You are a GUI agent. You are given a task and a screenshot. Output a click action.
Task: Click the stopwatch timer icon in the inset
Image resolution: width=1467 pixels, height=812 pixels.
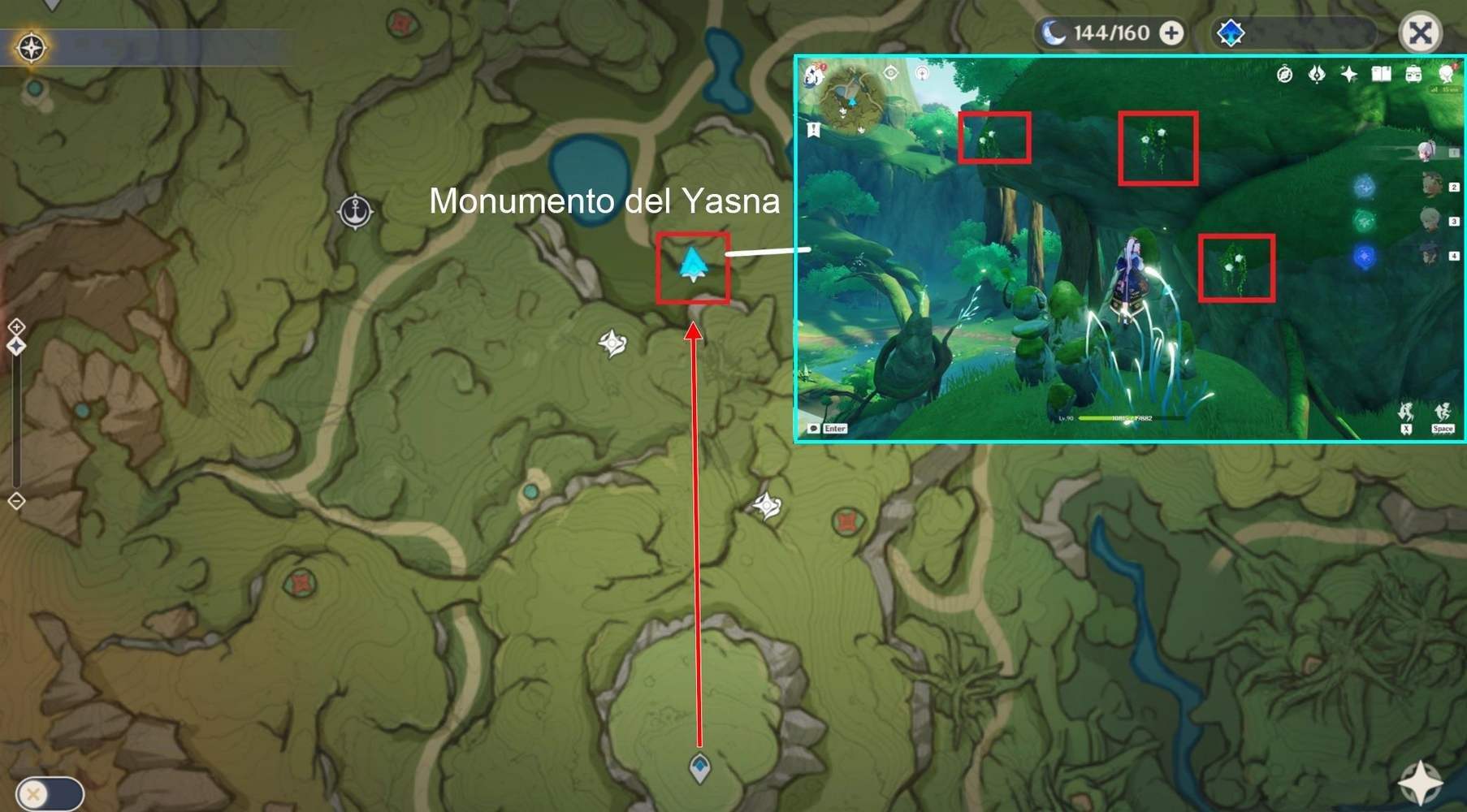click(x=1286, y=75)
